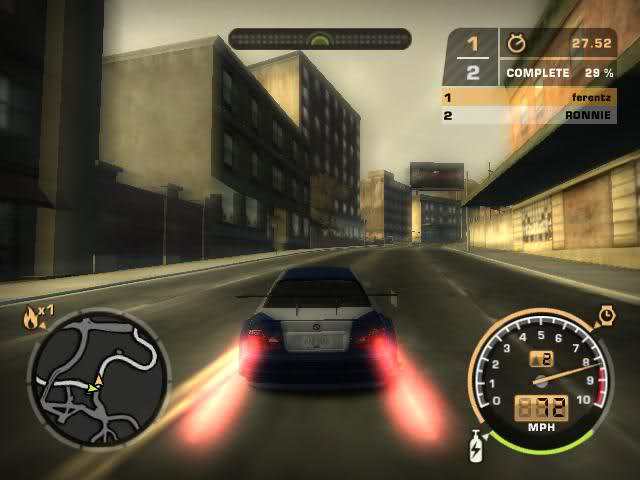Click the police heat radar bar
The width and height of the screenshot is (640, 480).
click(x=319, y=39)
